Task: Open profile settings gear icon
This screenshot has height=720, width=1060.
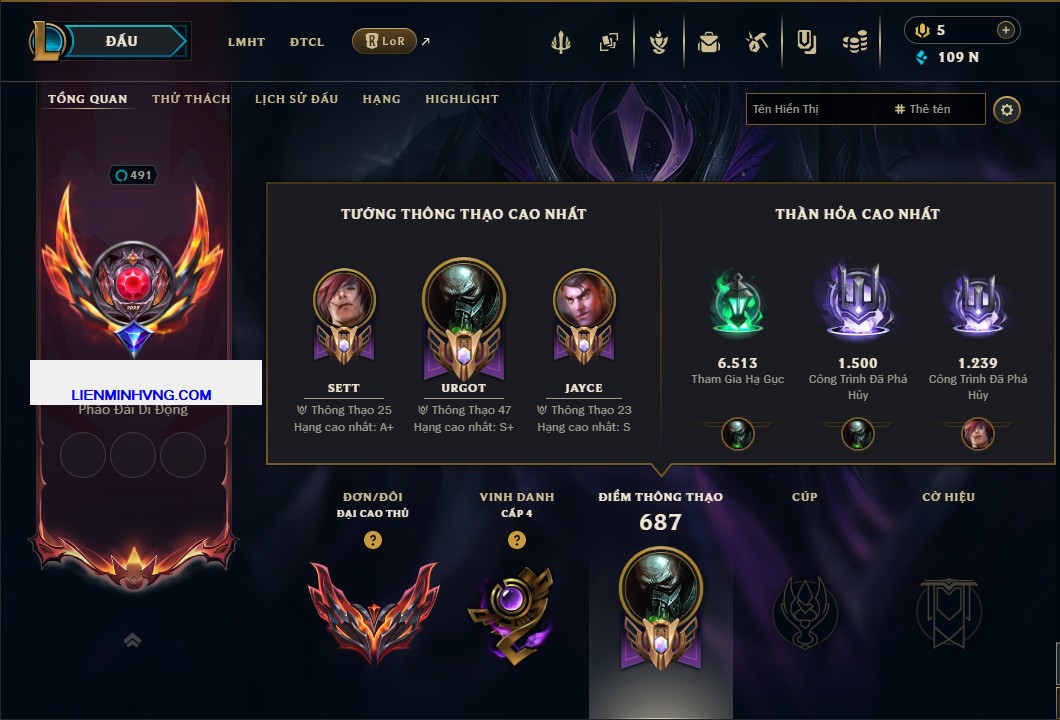Action: pyautogui.click(x=1007, y=109)
